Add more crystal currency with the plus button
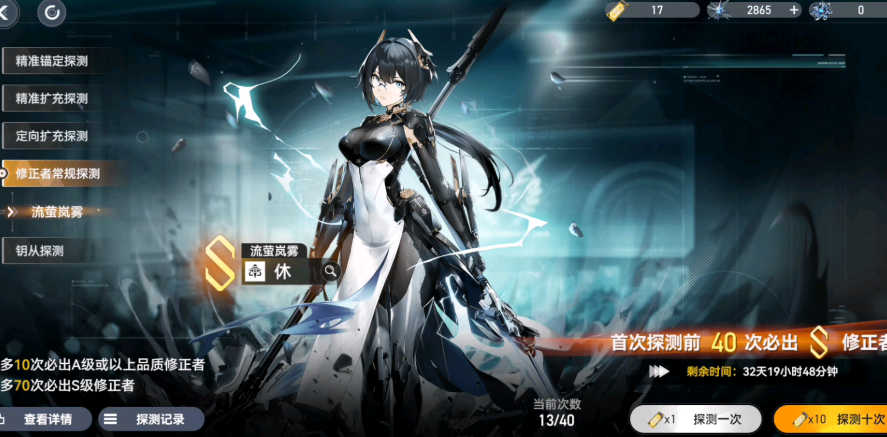887x437 pixels. coord(795,10)
